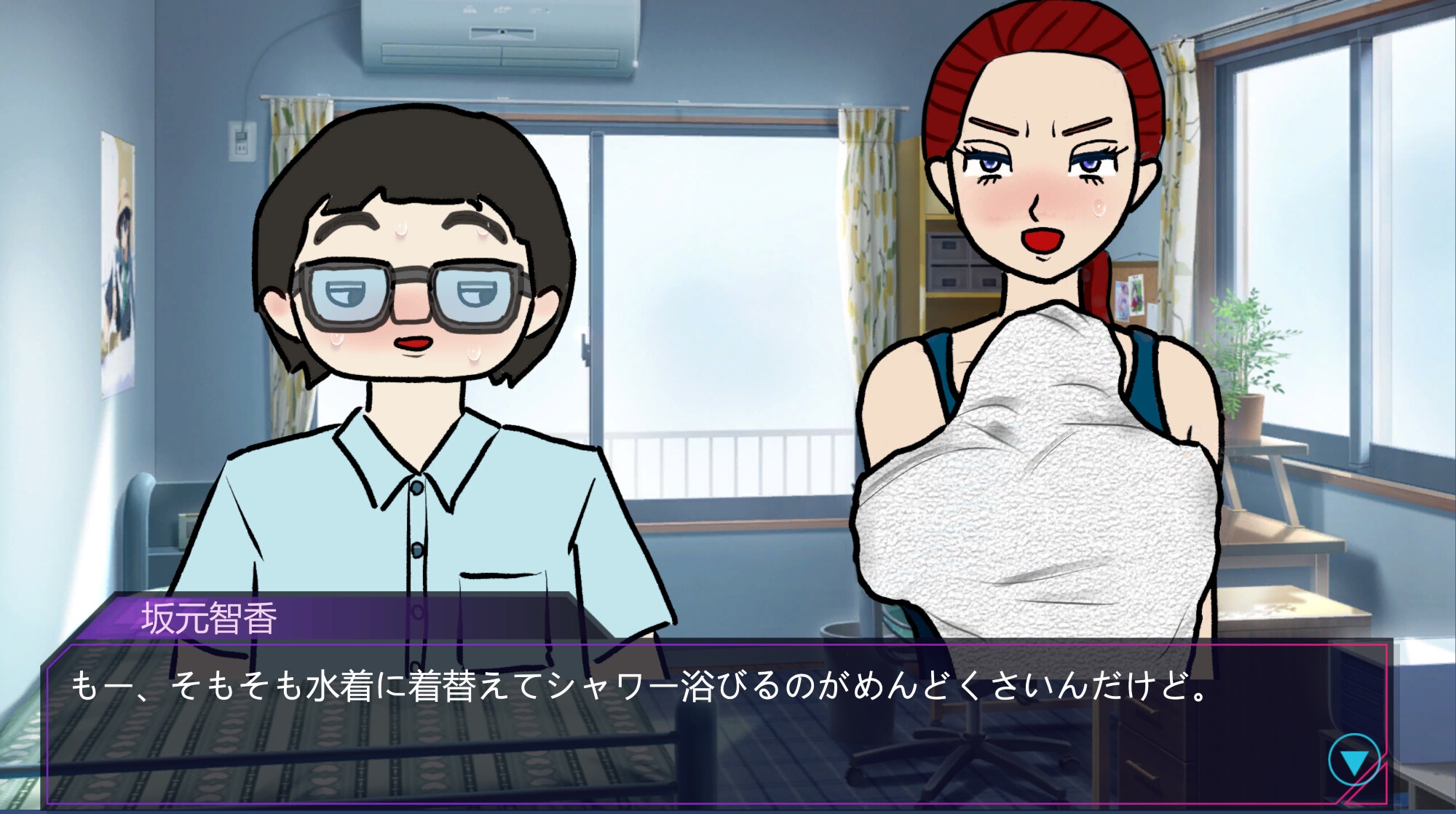Click the anime poster on the left wall
This screenshot has height=814, width=1456.
(x=116, y=240)
